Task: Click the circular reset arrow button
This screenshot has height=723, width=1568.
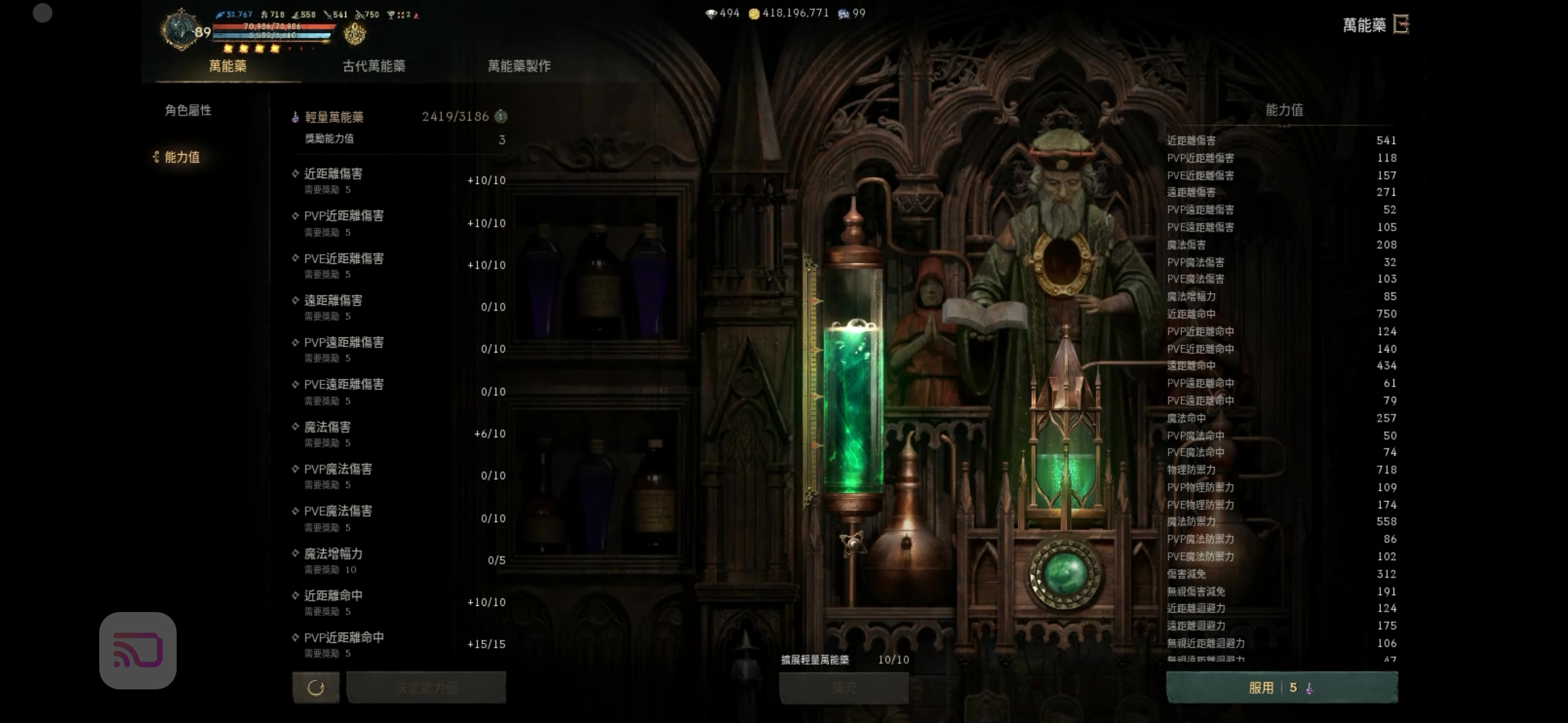Action: coord(316,688)
